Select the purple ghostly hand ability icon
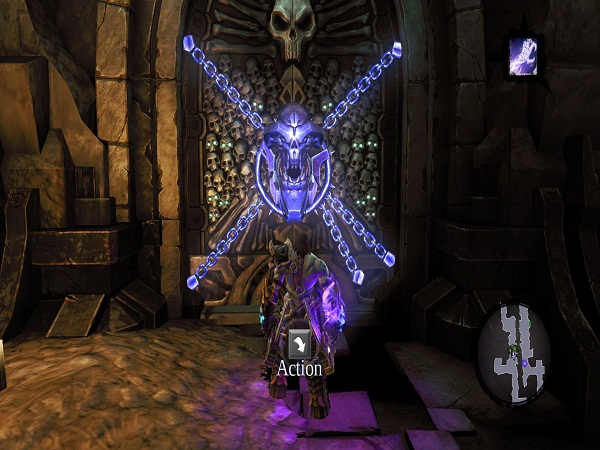This screenshot has height=450, width=600. (525, 56)
